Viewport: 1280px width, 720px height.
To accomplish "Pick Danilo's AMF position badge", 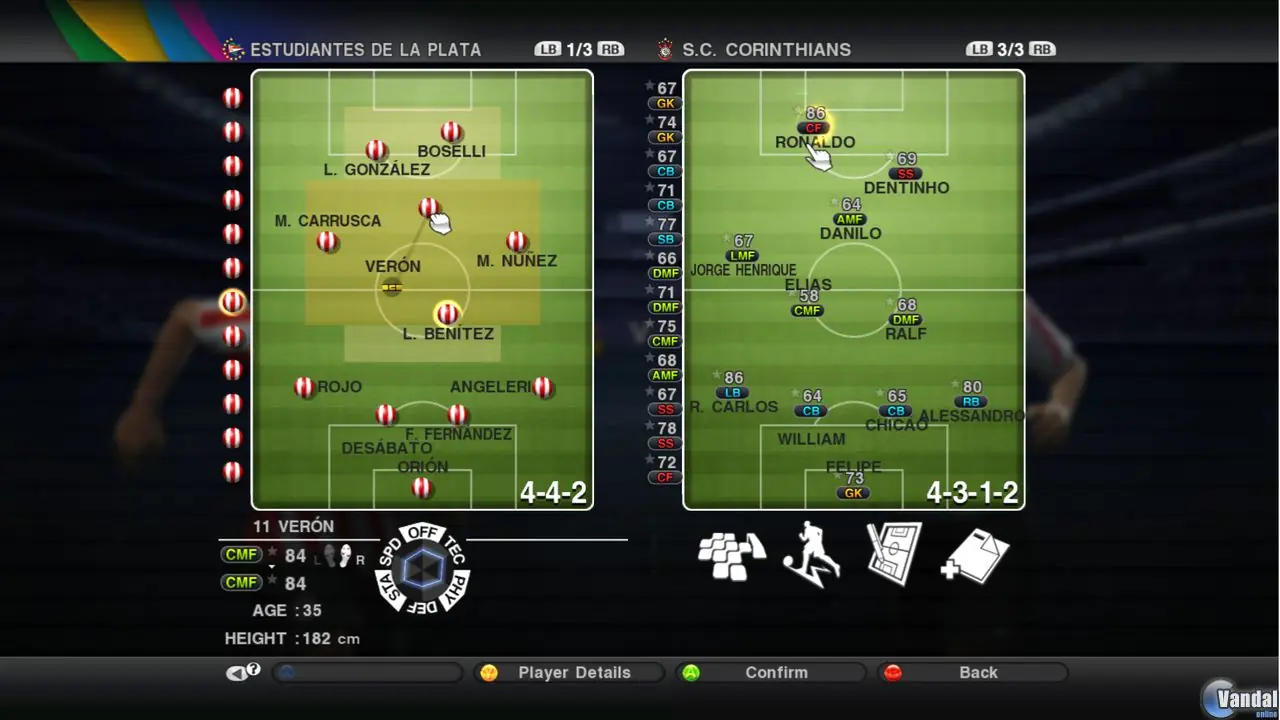I will [x=850, y=219].
